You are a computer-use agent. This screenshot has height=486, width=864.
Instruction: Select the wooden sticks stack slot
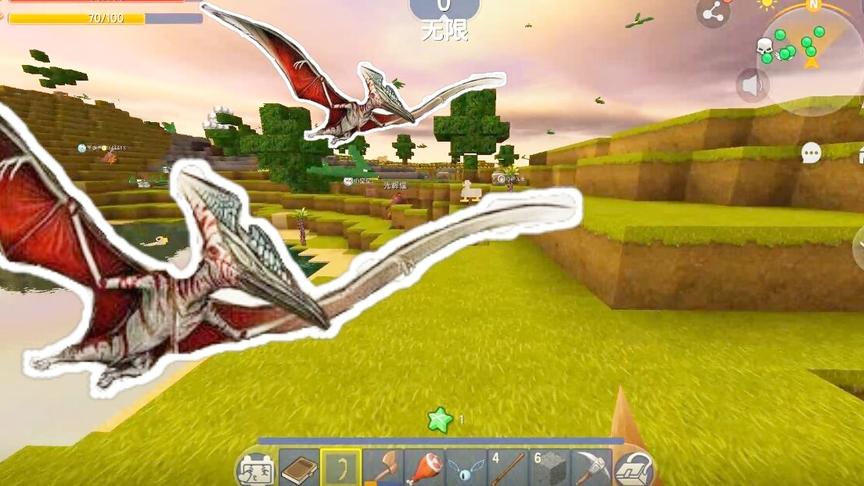[507, 467]
